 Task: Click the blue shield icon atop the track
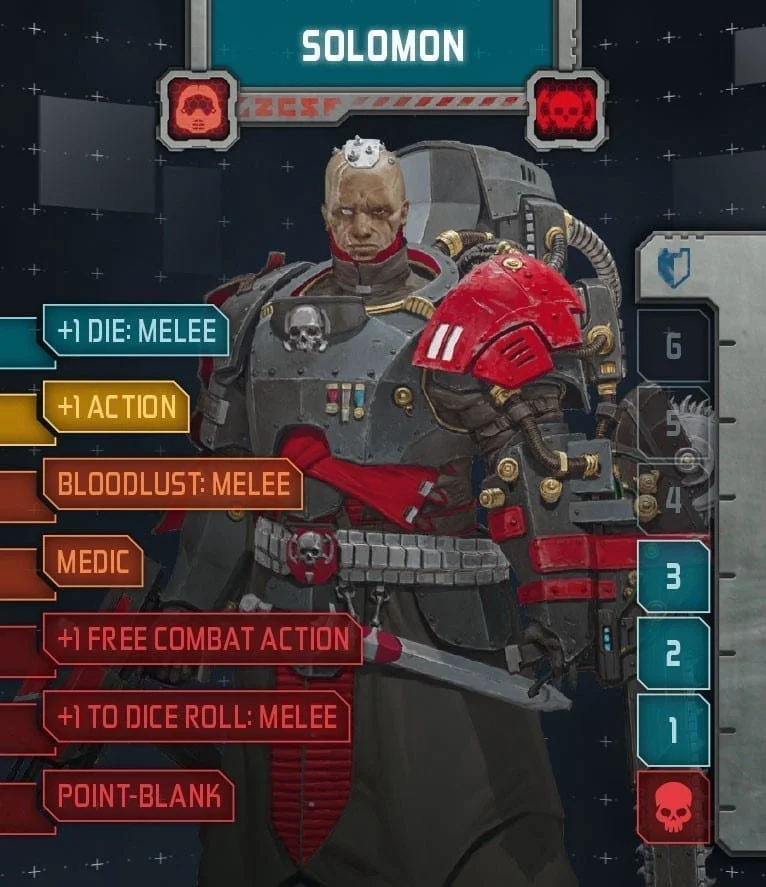673,268
